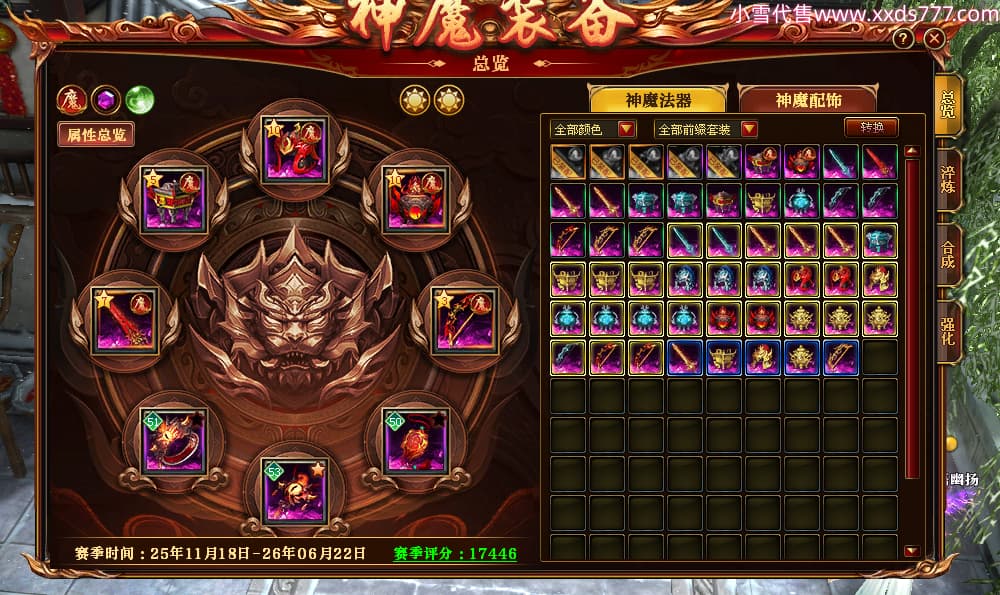This screenshot has height=595, width=1000.
Task: Select the equipped level 51 ring slot
Action: [174, 441]
